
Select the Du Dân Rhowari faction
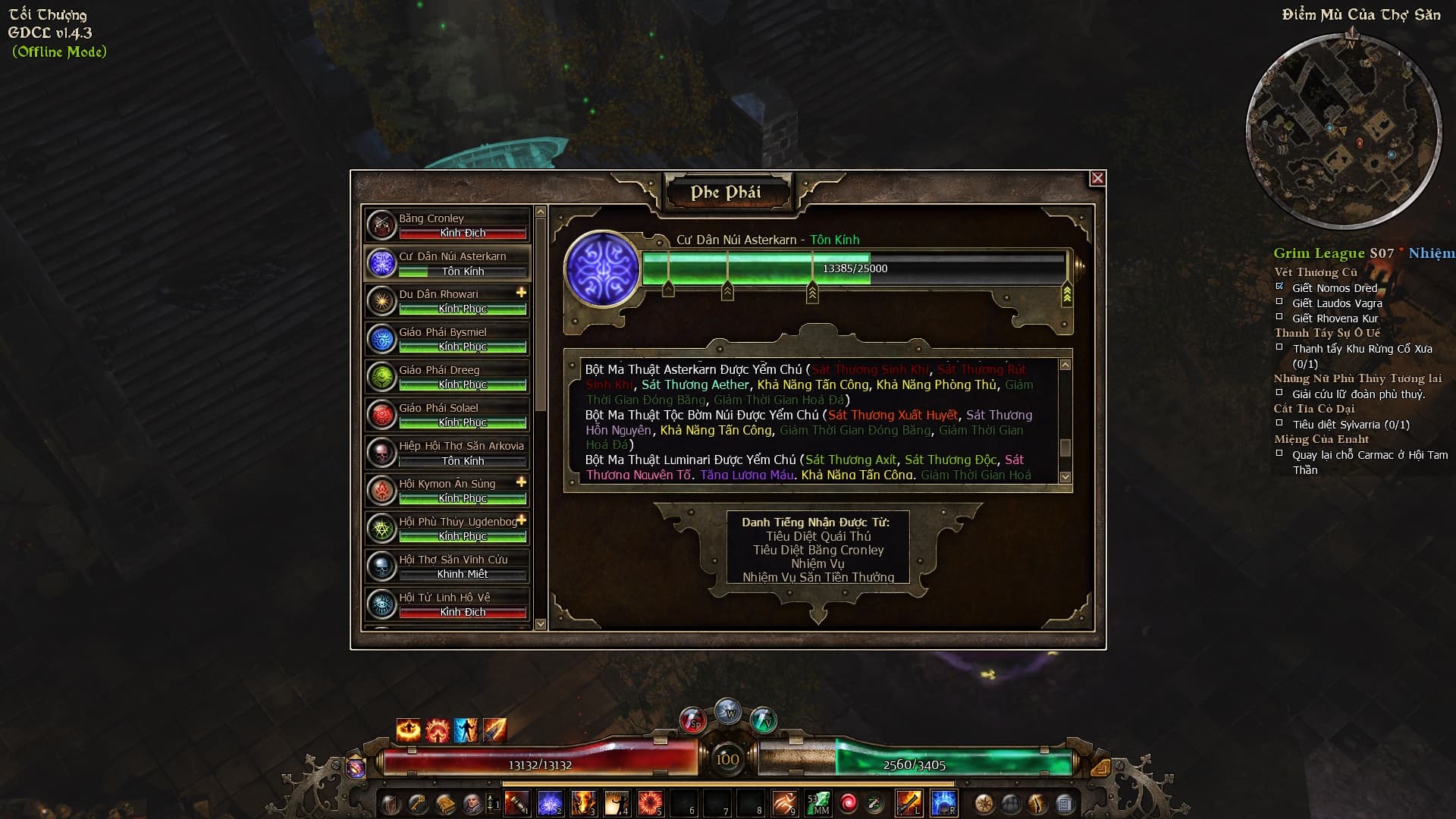tap(447, 301)
